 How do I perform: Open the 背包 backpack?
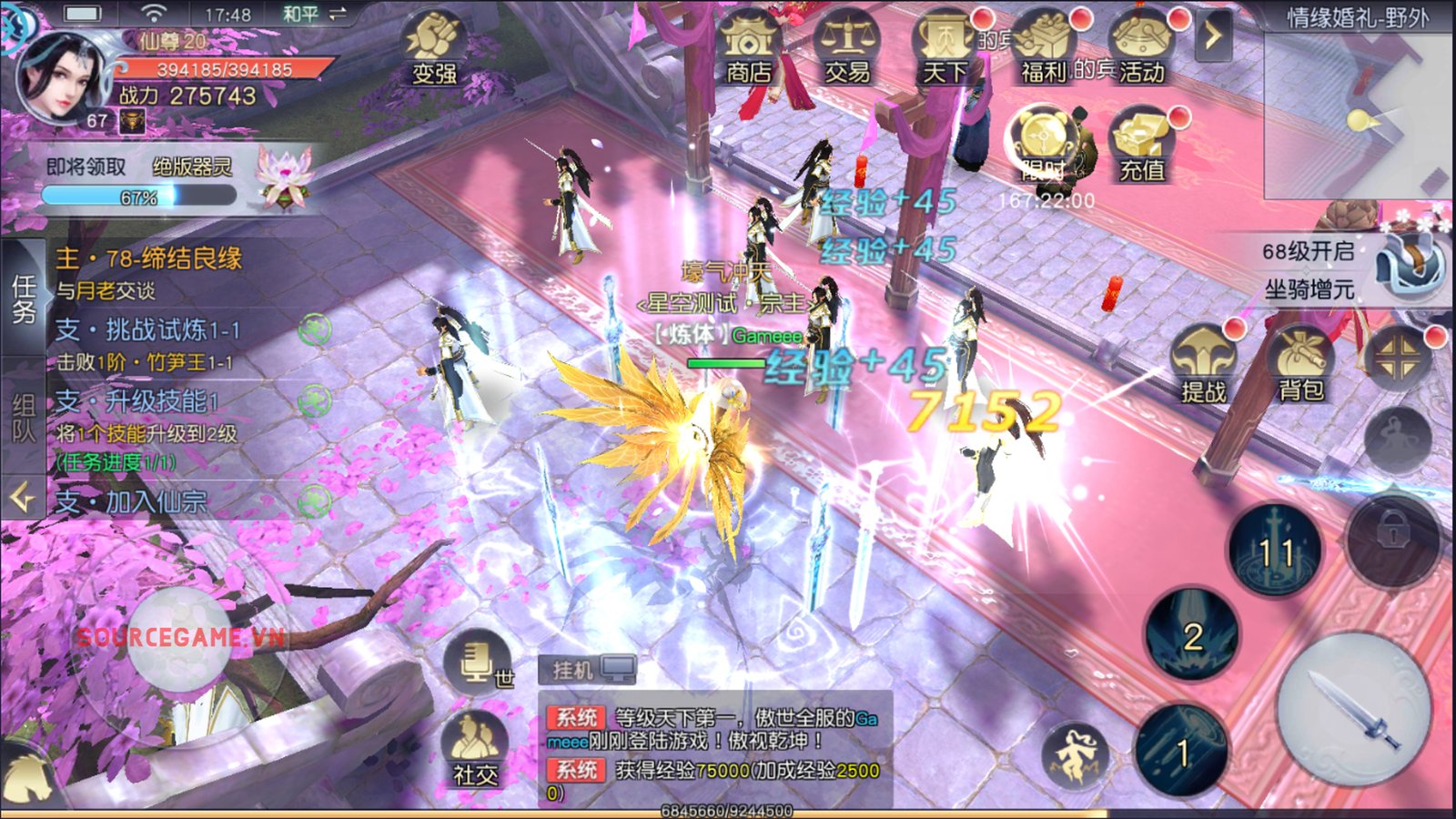(1301, 366)
